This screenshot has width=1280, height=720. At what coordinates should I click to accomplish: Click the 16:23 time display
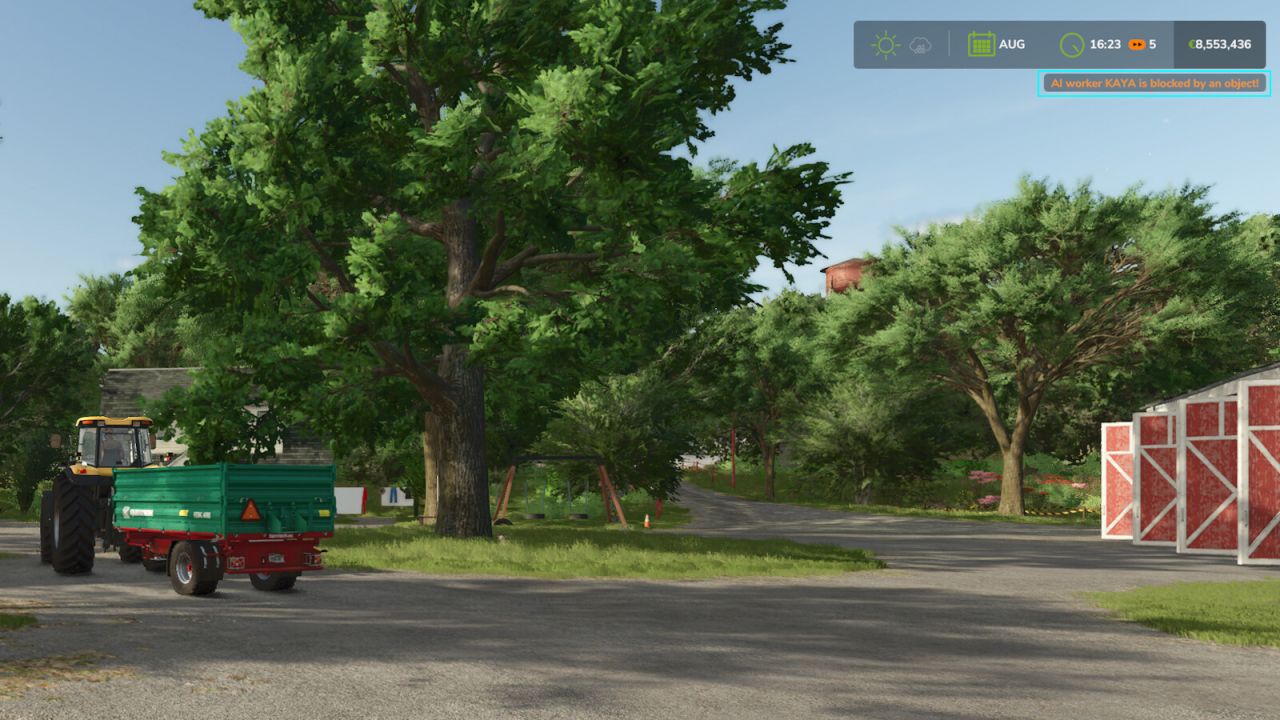point(1105,43)
